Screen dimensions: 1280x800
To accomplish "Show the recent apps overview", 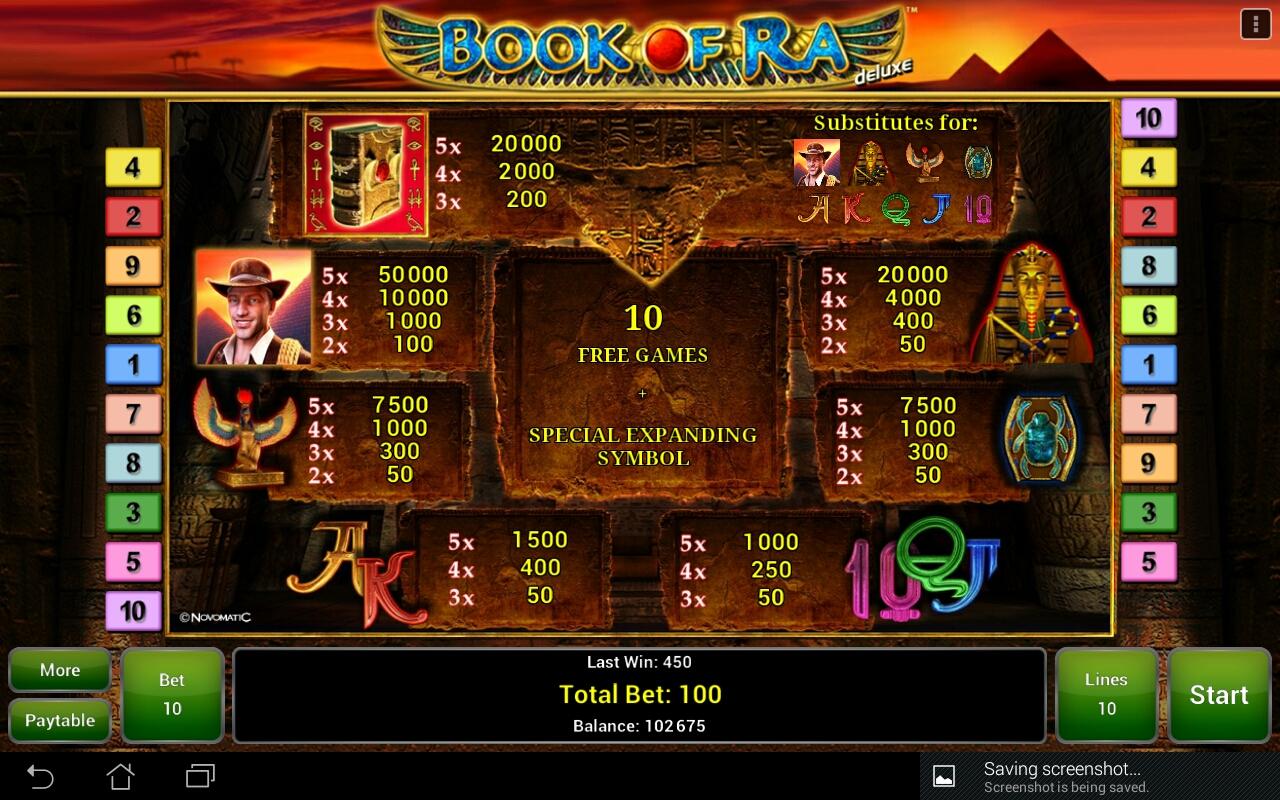I will [200, 776].
